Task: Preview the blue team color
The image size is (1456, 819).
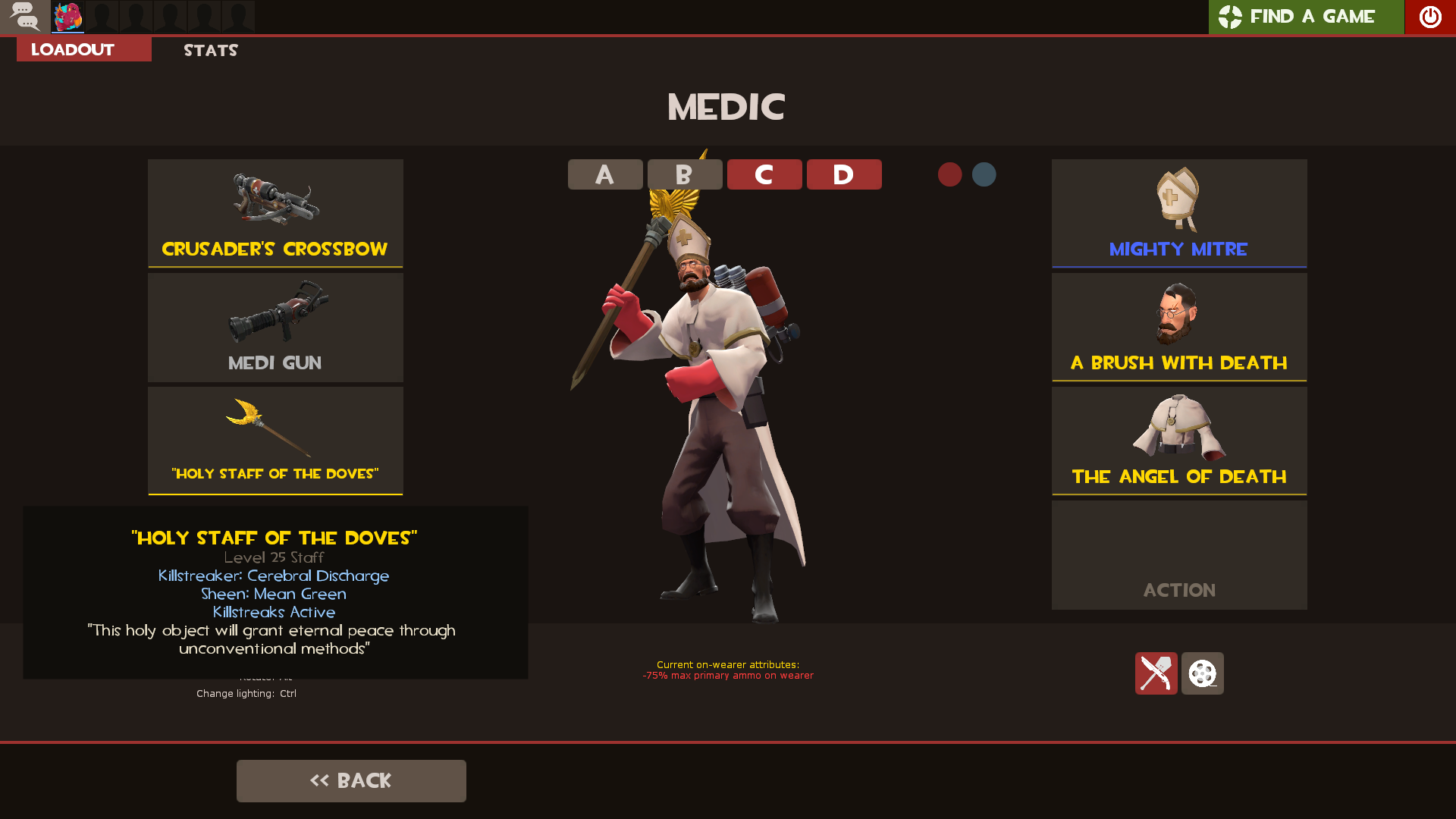Action: (x=984, y=174)
